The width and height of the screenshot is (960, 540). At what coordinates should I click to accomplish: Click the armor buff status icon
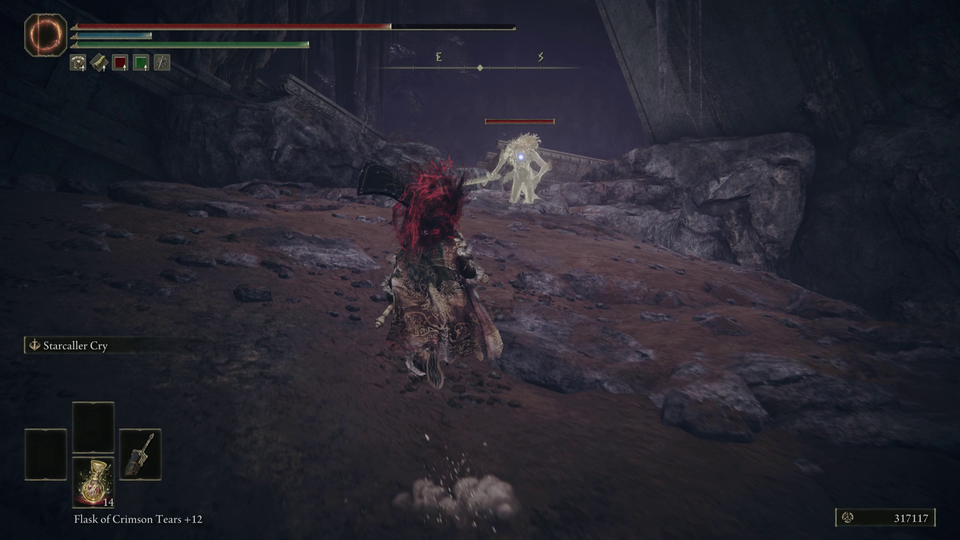[78, 63]
